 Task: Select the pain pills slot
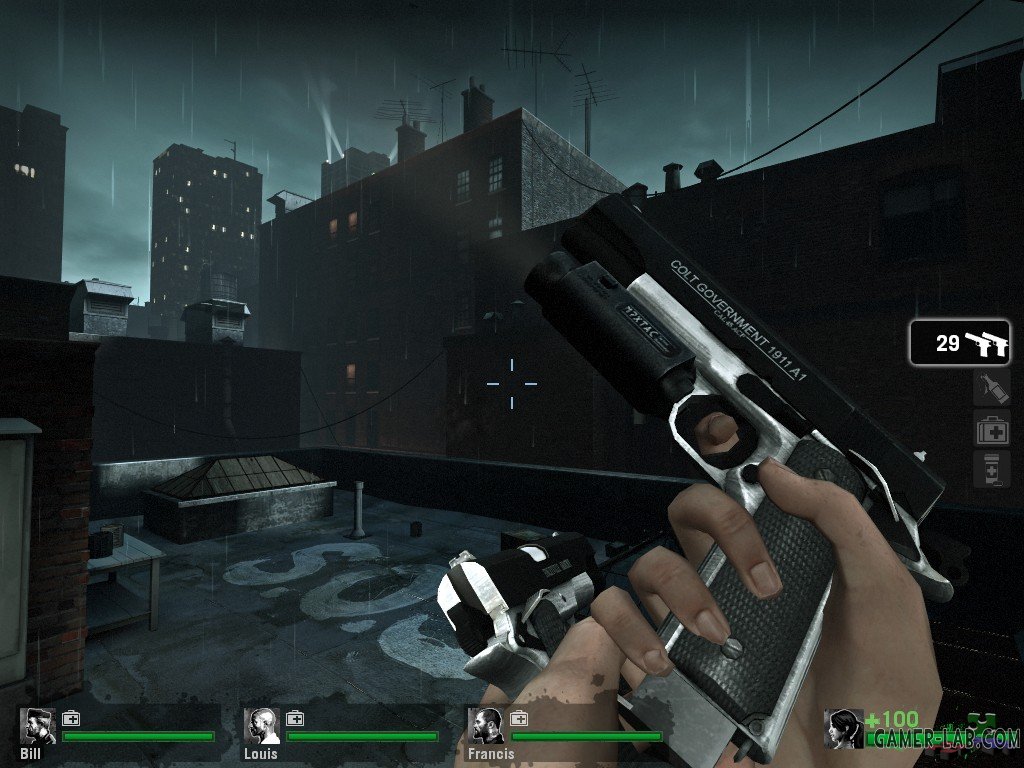click(x=991, y=470)
